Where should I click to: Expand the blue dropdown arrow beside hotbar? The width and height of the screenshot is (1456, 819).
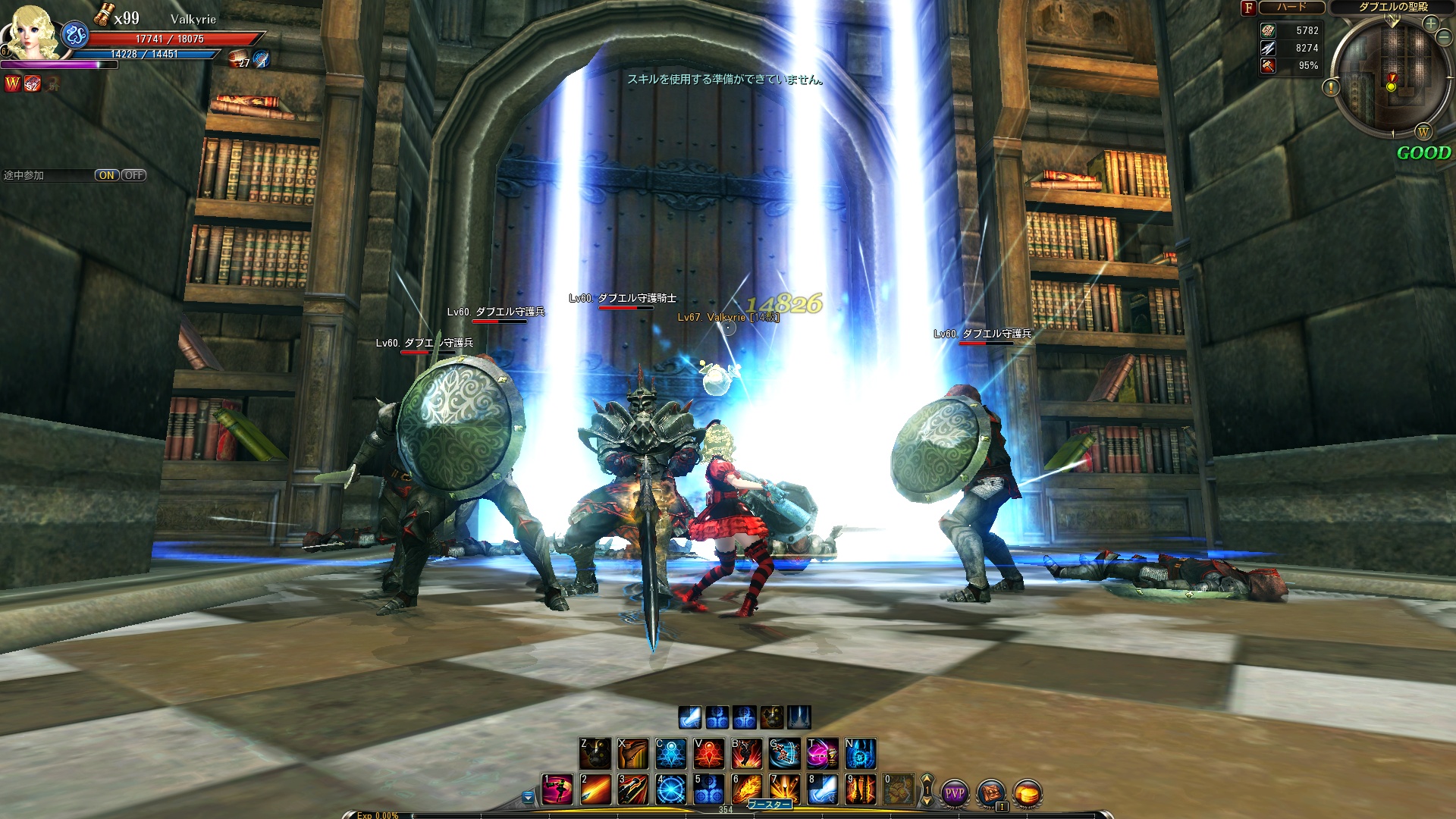point(529,797)
